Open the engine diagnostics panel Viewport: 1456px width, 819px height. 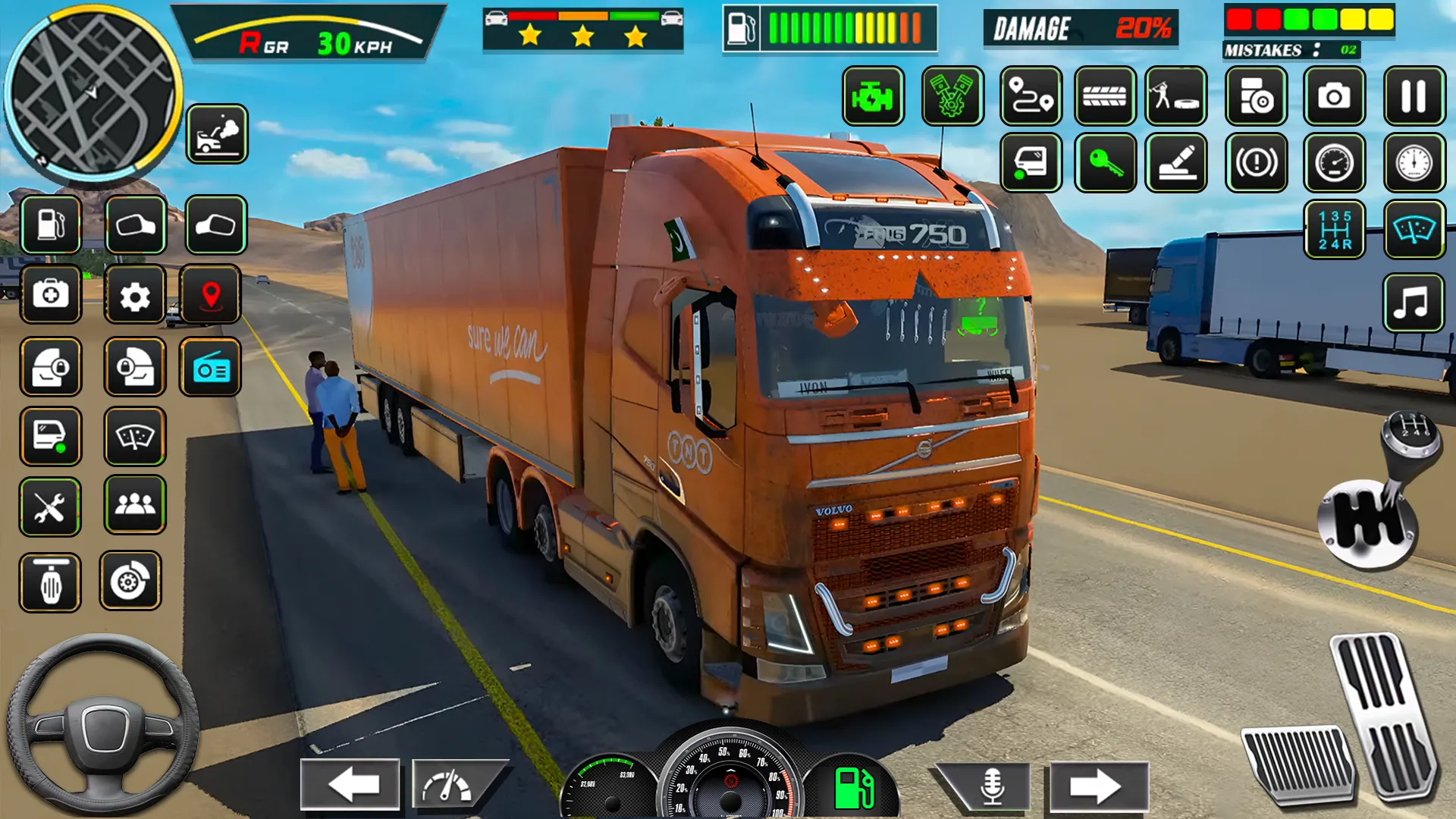point(872,97)
